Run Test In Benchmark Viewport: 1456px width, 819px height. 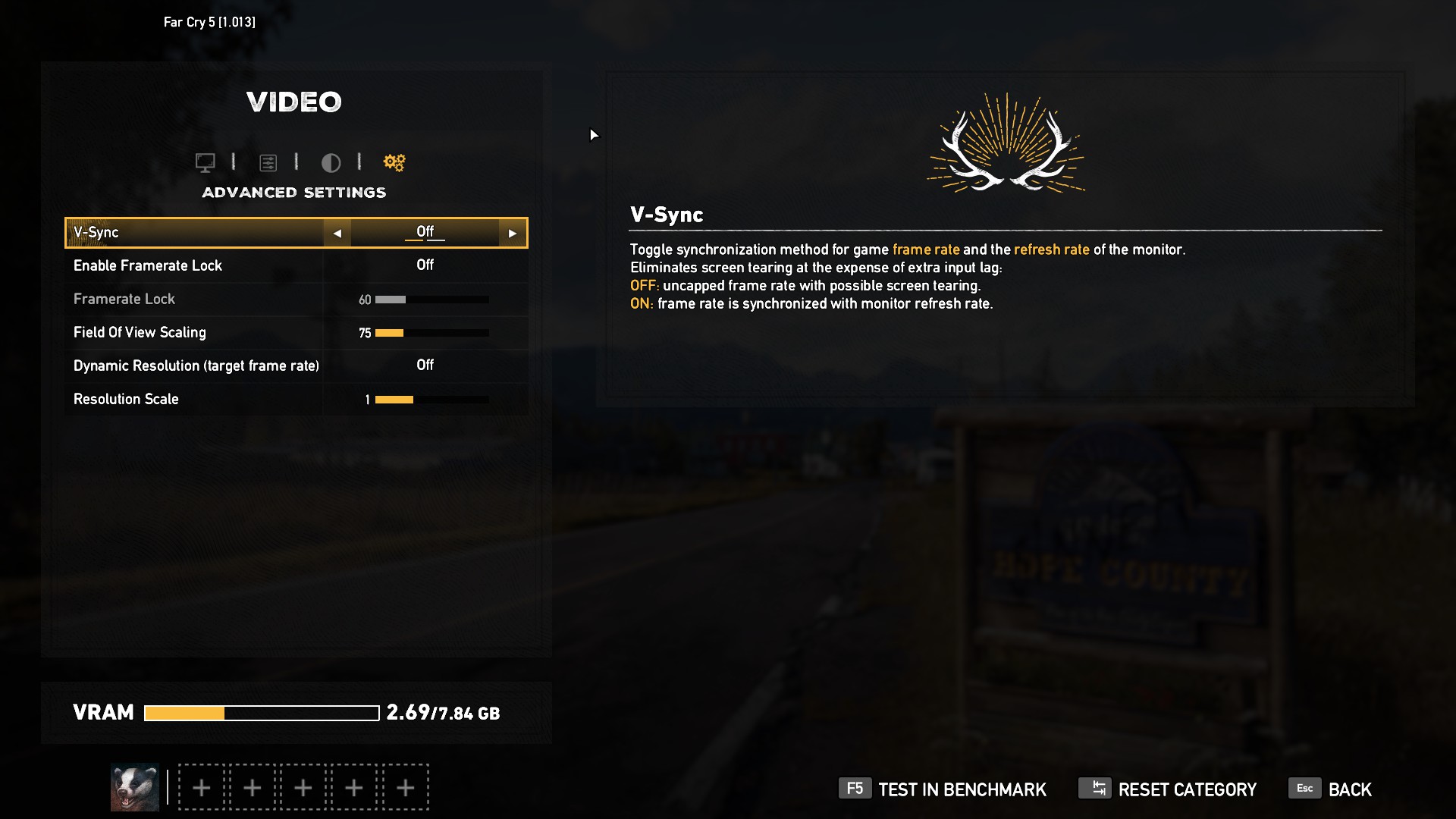(x=943, y=789)
